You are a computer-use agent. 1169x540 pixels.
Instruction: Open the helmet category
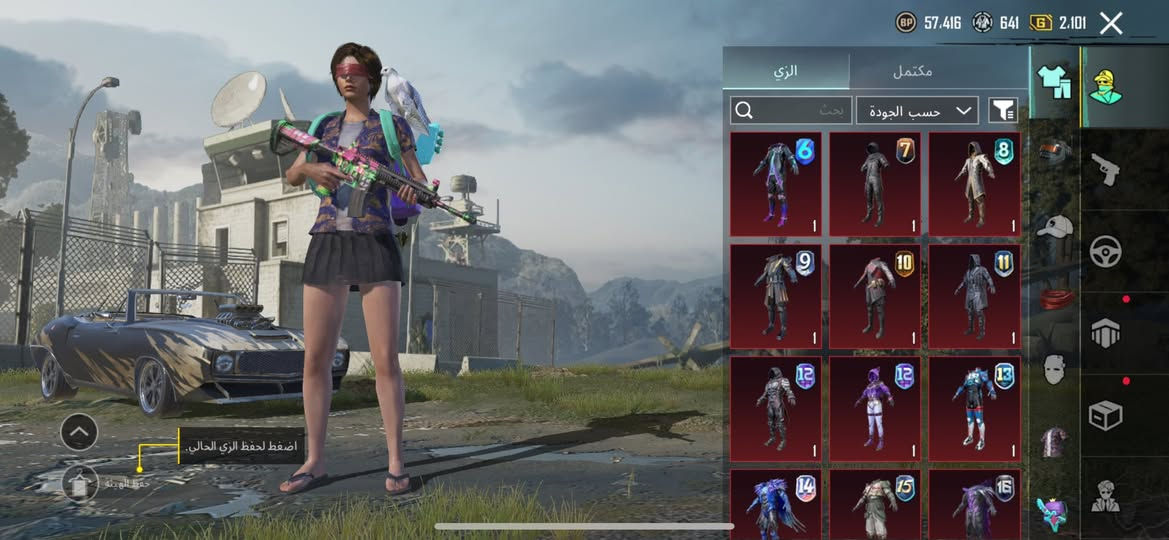click(x=1054, y=152)
